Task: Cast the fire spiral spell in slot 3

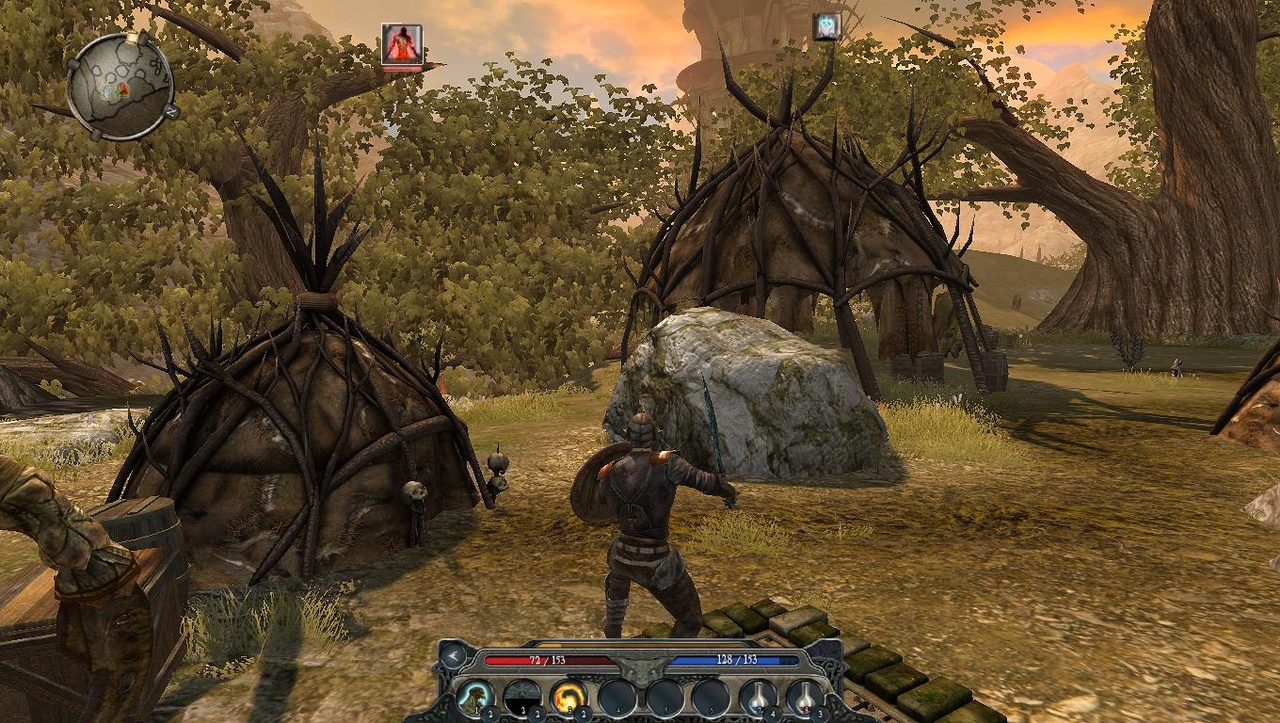Action: click(570, 695)
